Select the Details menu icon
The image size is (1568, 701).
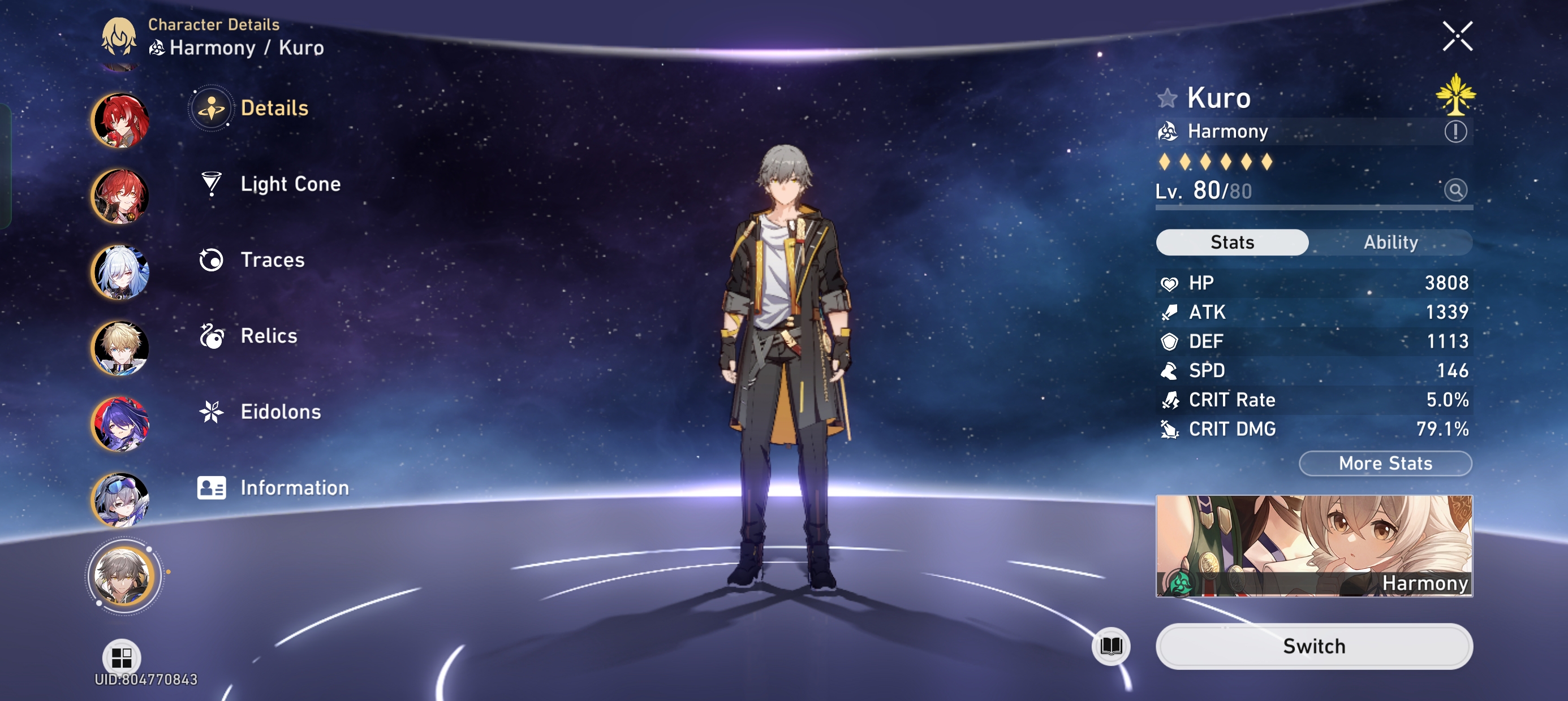coord(210,109)
